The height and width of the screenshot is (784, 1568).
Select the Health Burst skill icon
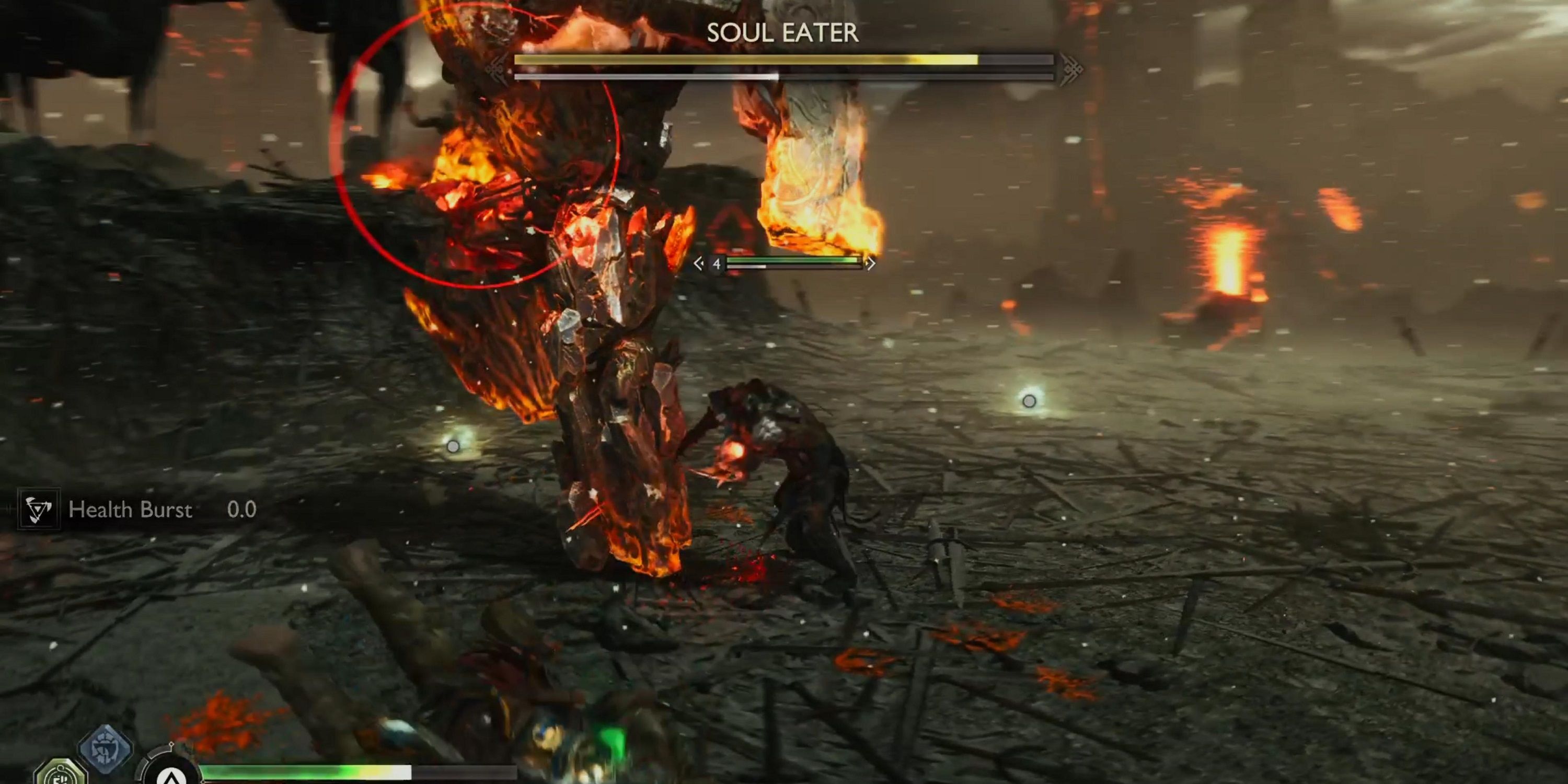[x=39, y=510]
